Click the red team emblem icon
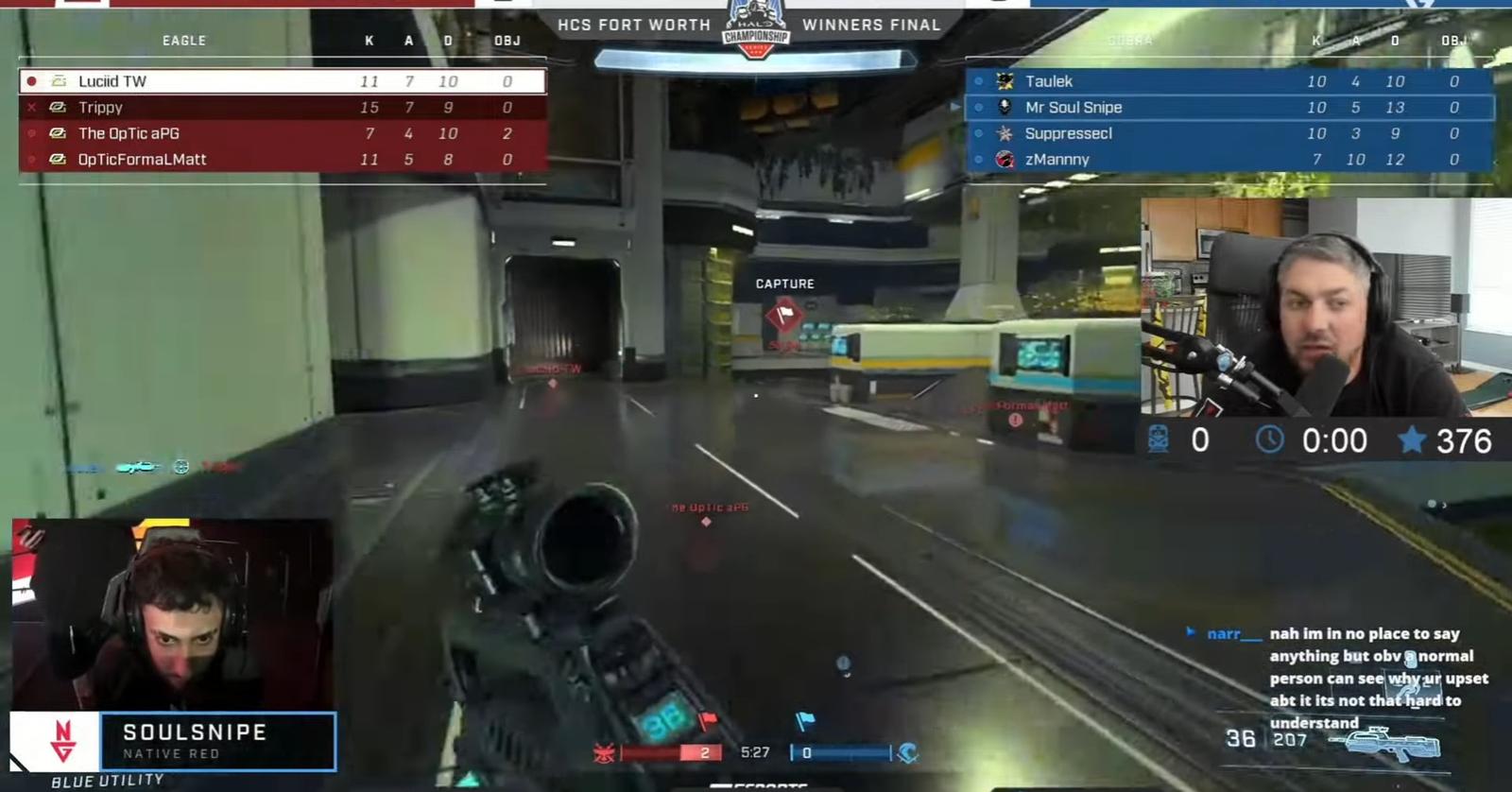 click(604, 753)
